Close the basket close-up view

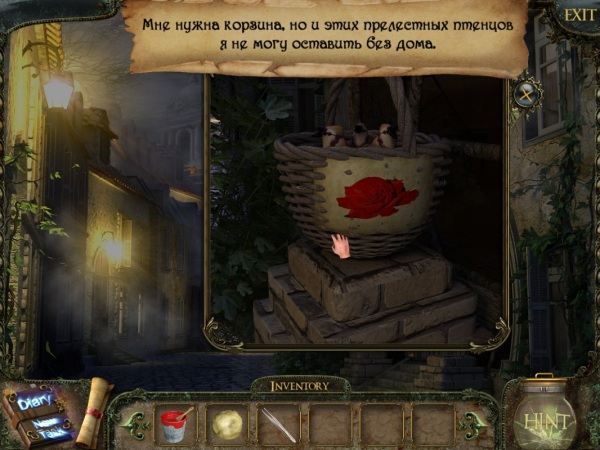[x=527, y=95]
